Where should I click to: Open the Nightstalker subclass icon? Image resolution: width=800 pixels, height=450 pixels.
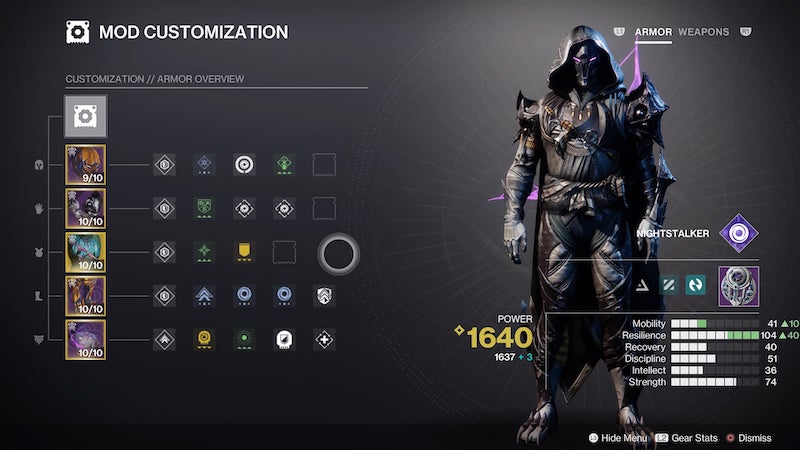738,234
